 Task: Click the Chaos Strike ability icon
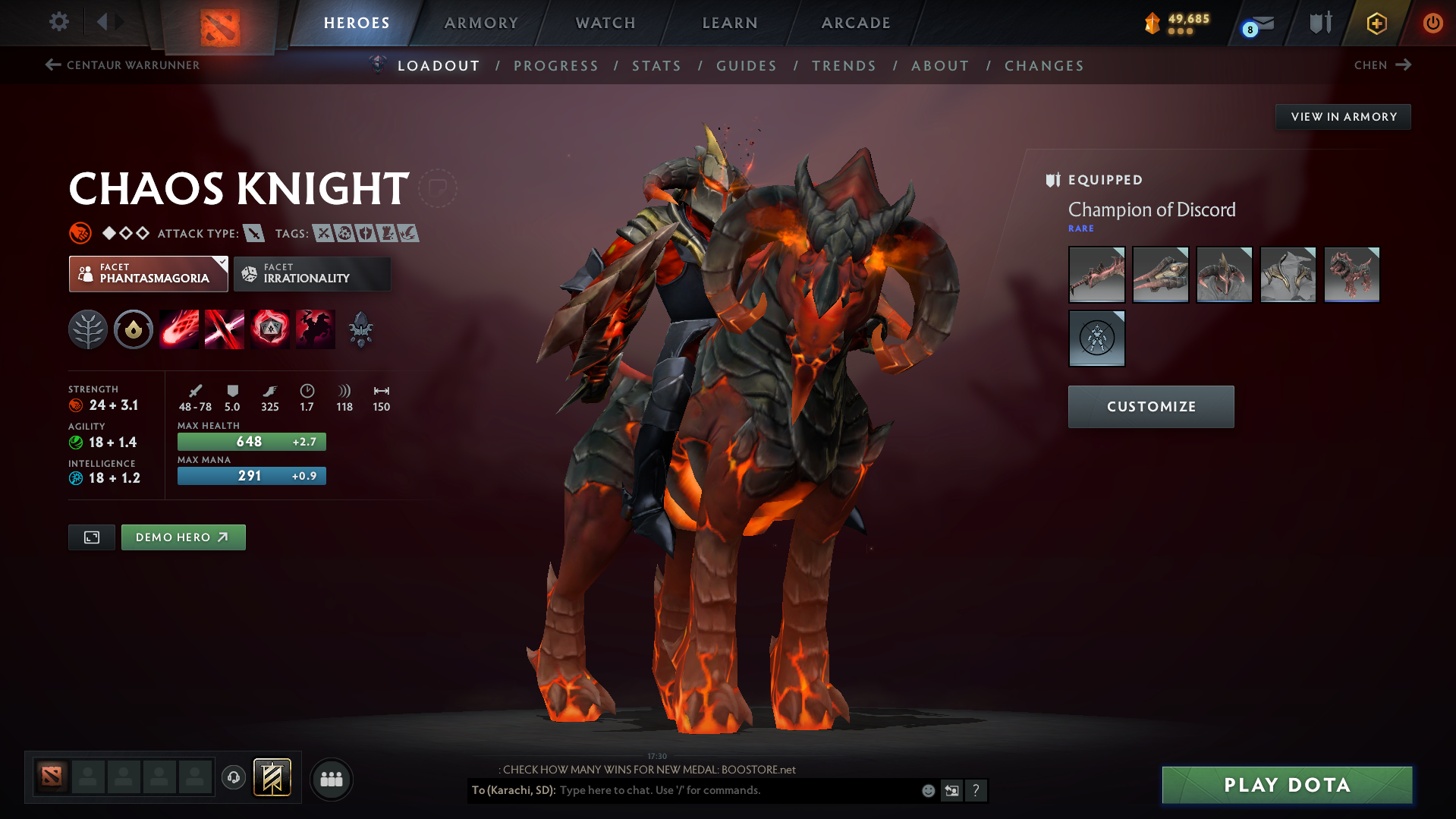click(x=270, y=329)
